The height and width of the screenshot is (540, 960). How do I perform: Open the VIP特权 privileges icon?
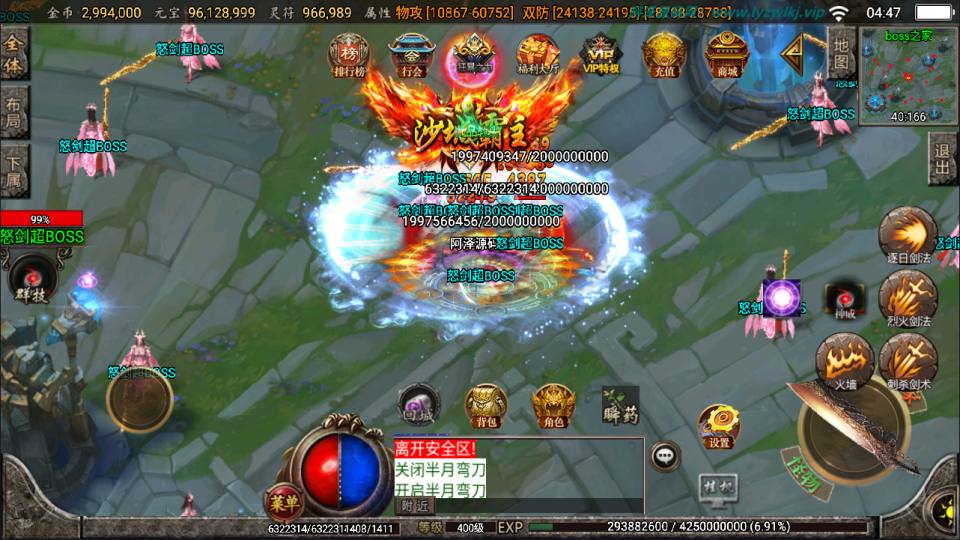(x=600, y=55)
